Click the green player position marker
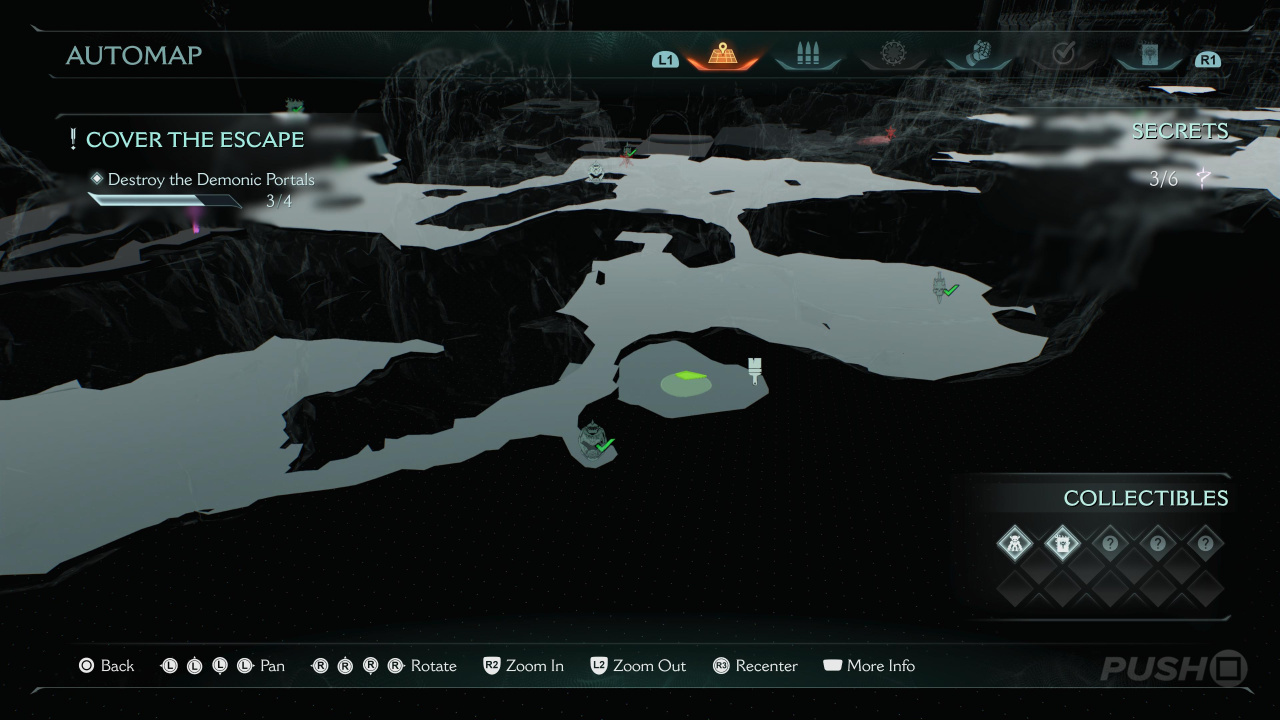 coord(686,377)
